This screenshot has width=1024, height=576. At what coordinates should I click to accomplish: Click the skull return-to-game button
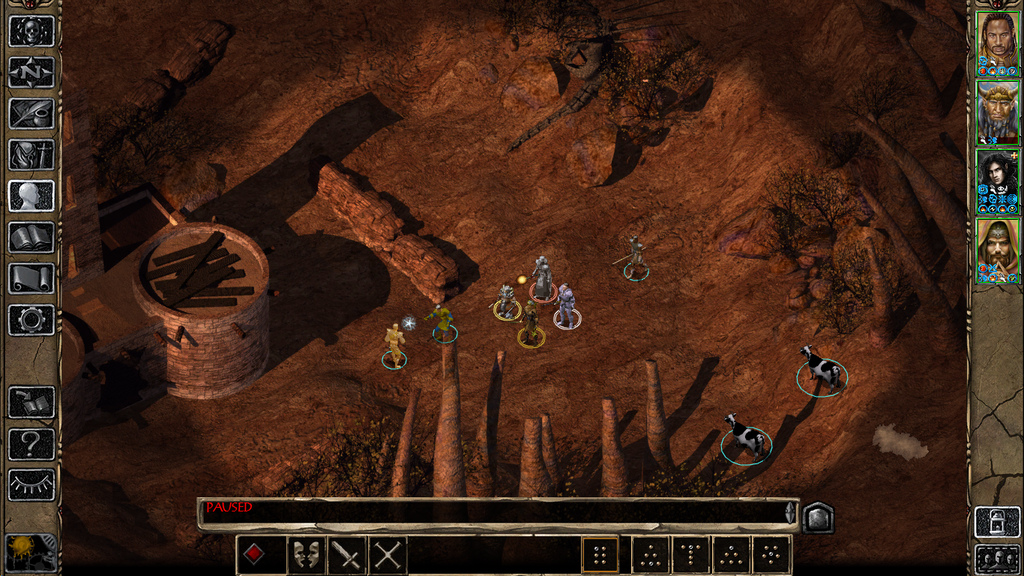tap(31, 31)
